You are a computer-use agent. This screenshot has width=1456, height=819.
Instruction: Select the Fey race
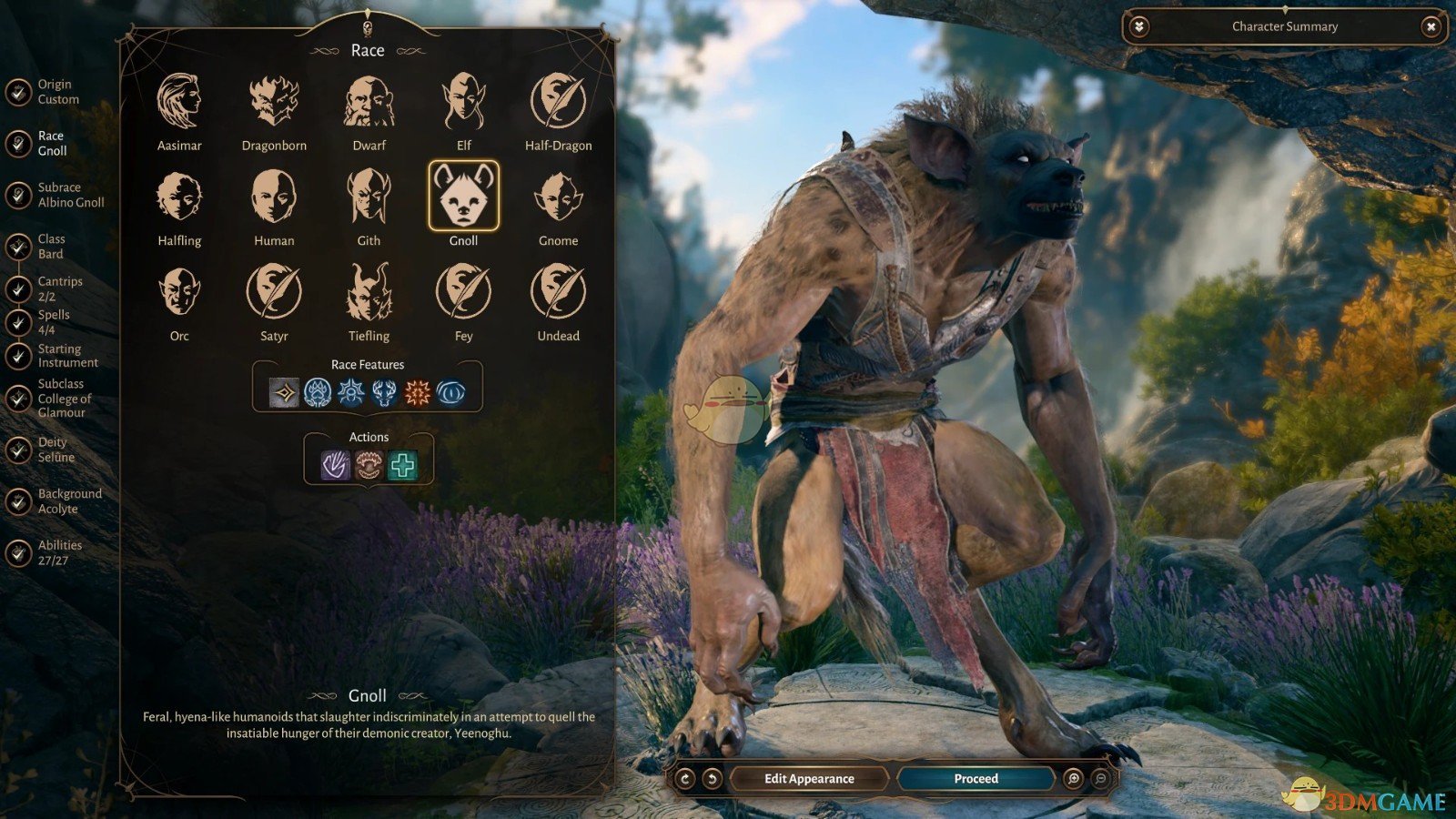tap(463, 294)
